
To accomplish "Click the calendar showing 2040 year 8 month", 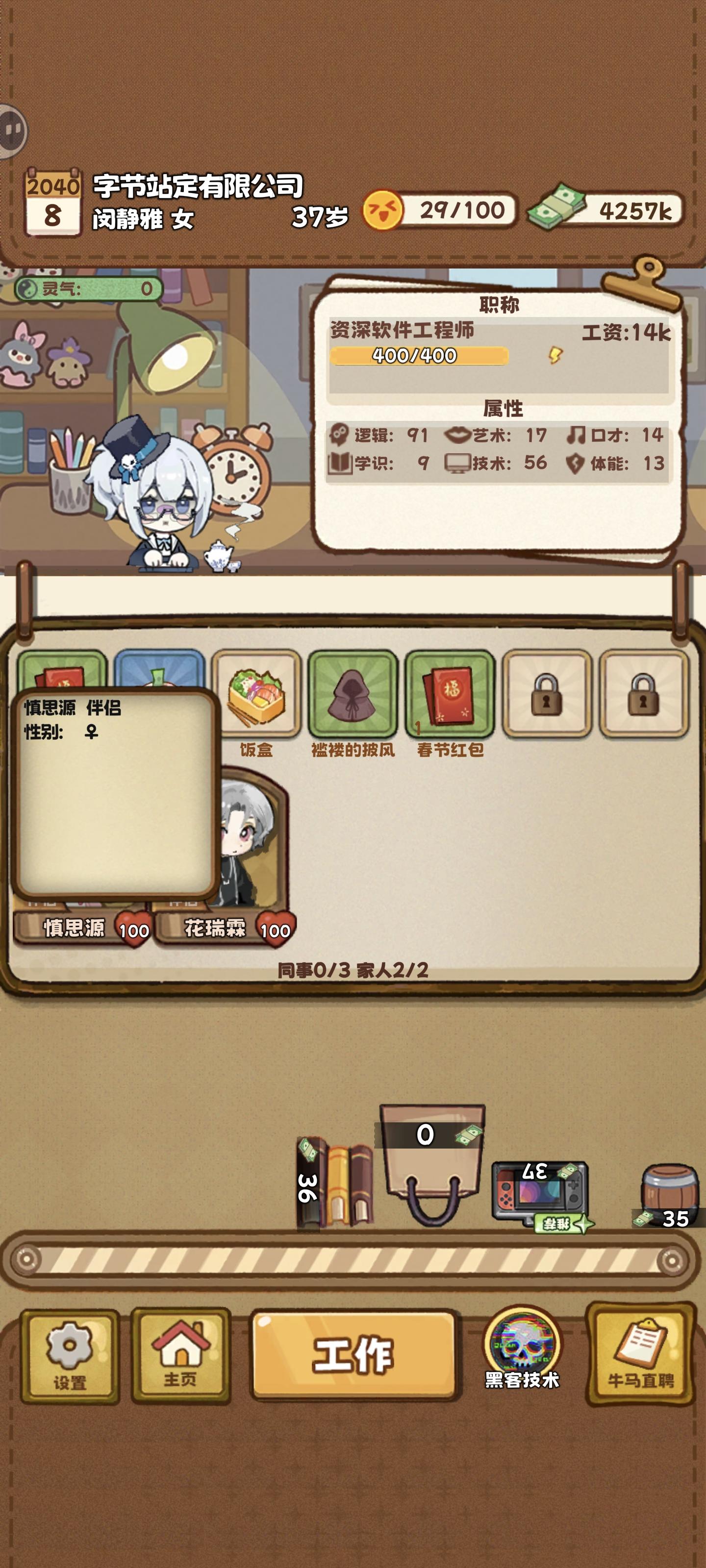I will coord(52,204).
